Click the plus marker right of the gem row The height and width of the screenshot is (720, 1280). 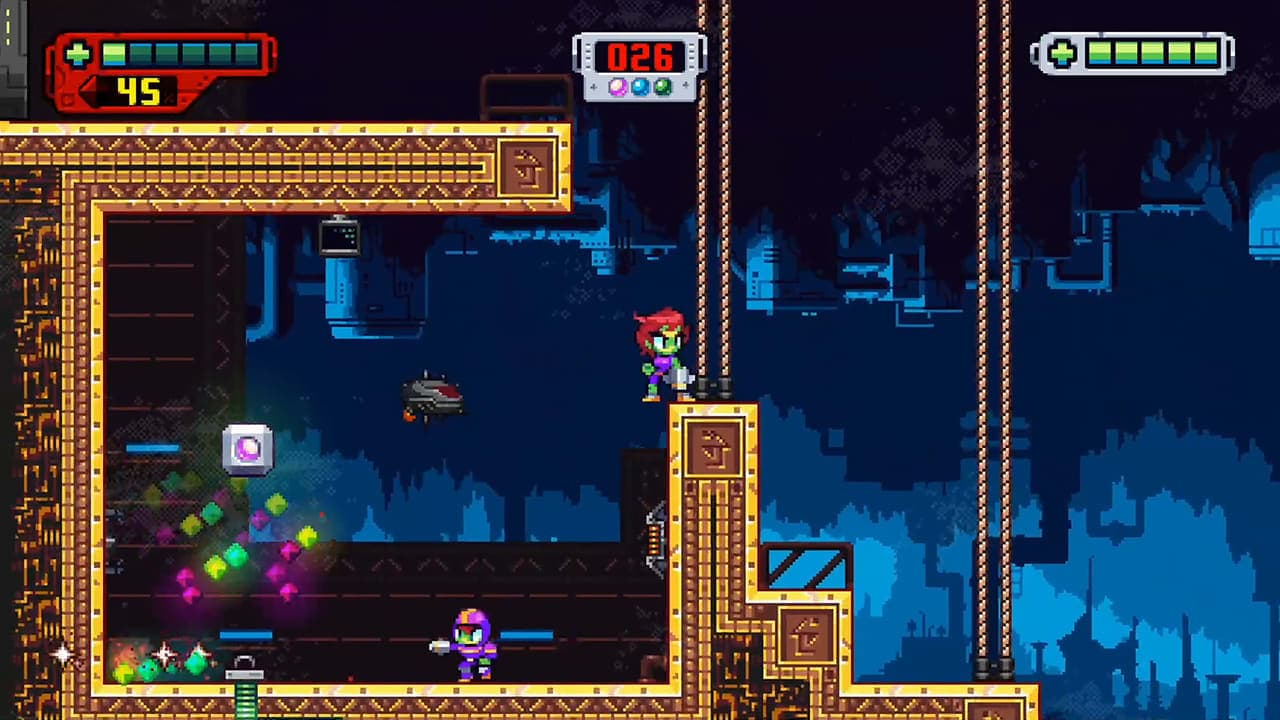pyautogui.click(x=686, y=85)
